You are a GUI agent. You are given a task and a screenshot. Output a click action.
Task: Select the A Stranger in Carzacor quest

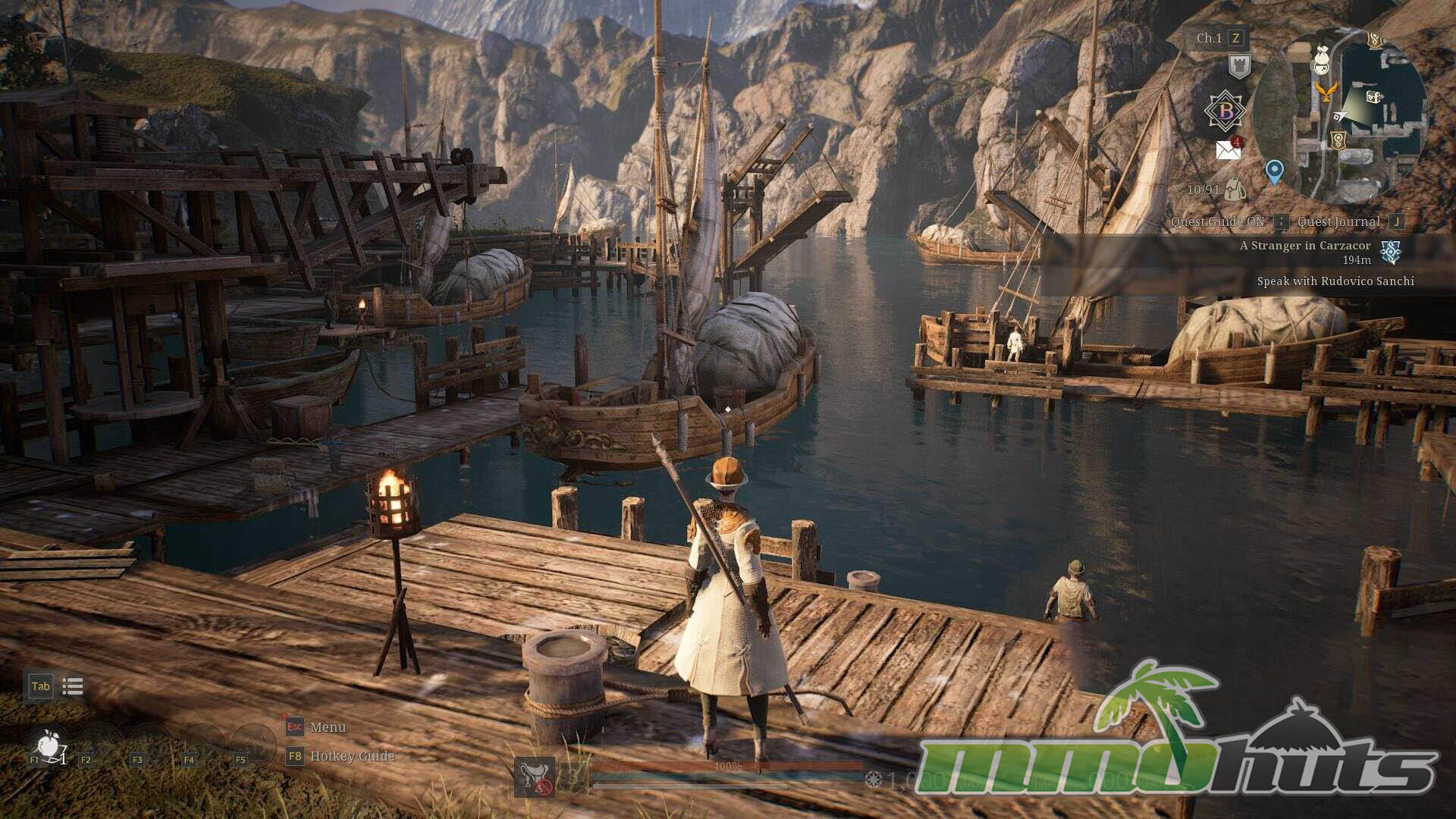pos(1305,246)
